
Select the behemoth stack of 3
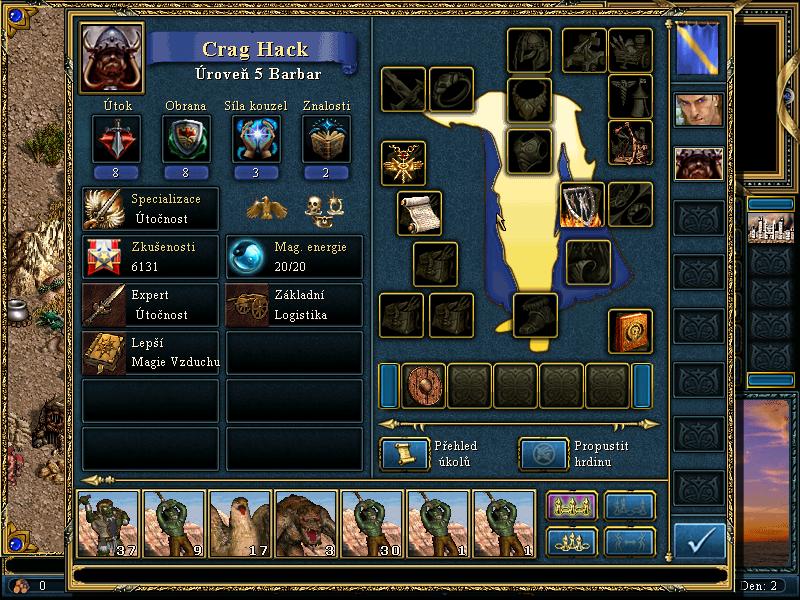[x=306, y=523]
